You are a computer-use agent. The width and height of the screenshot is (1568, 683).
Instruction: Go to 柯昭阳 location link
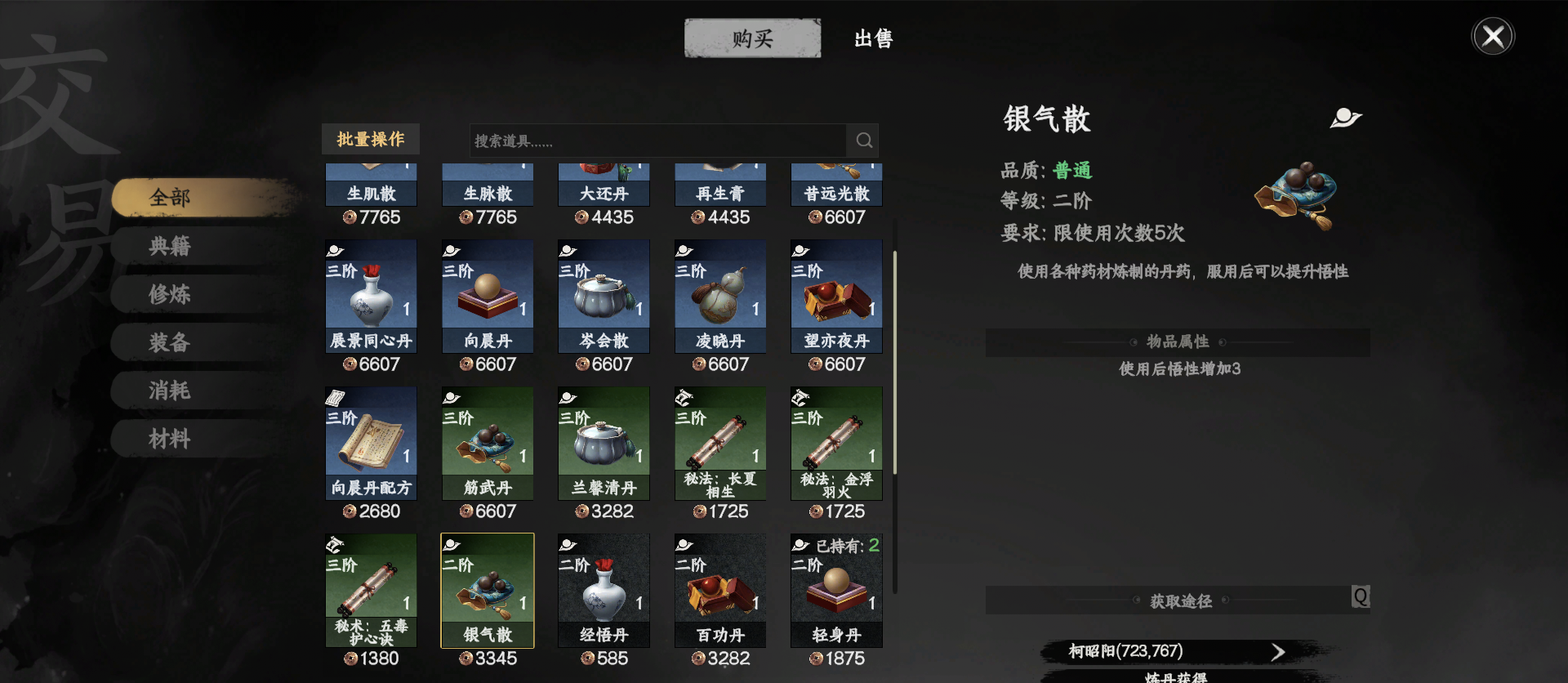(x=1176, y=651)
